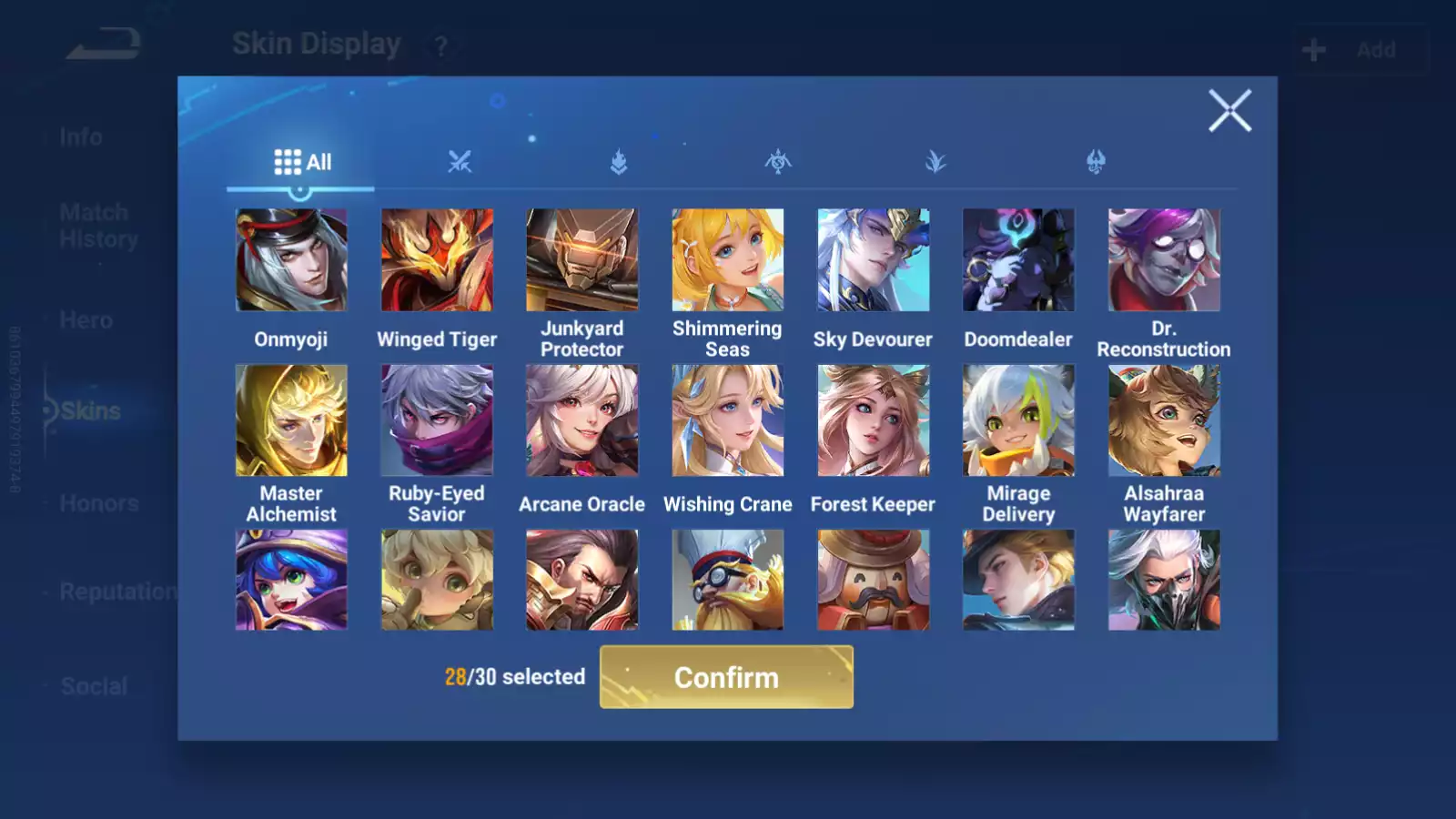1456x819 pixels.
Task: Choose the Winged Tiger skin
Action: click(437, 260)
